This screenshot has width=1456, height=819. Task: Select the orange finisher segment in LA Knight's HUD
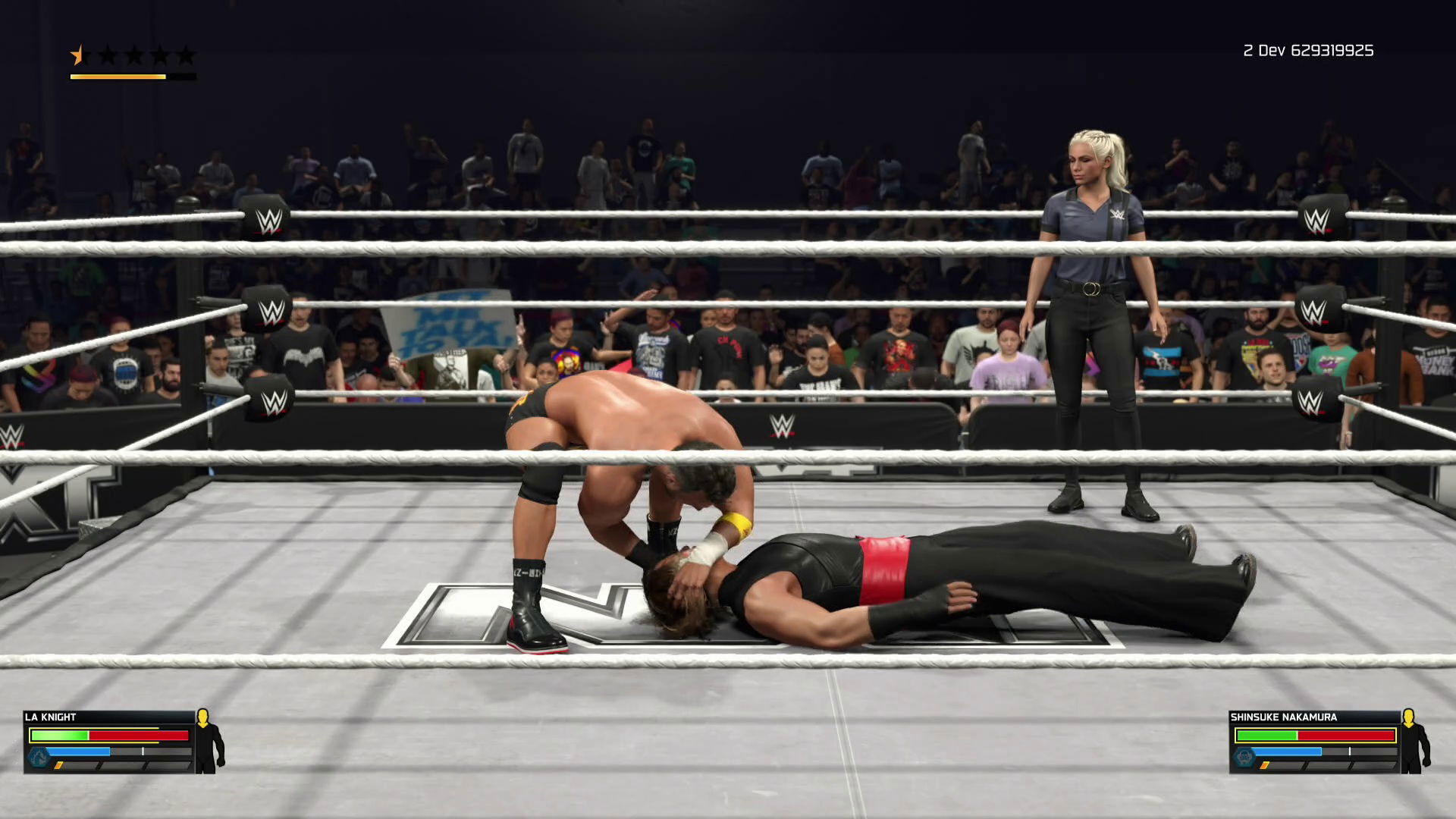click(59, 765)
